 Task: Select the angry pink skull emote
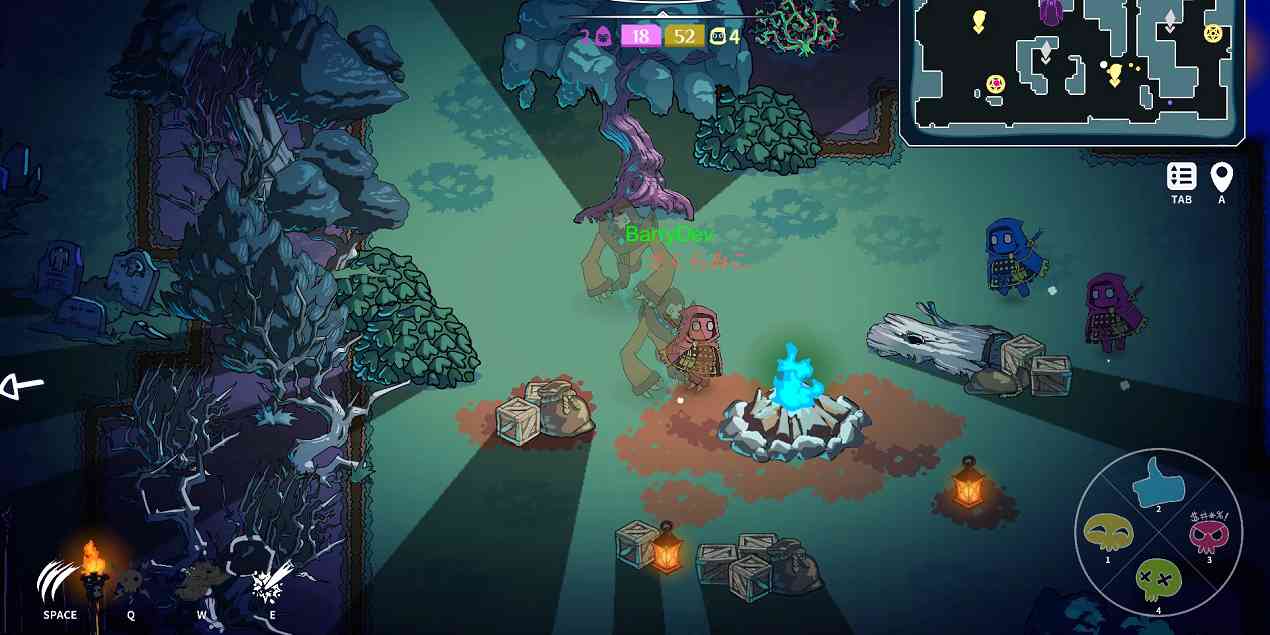coord(1208,534)
